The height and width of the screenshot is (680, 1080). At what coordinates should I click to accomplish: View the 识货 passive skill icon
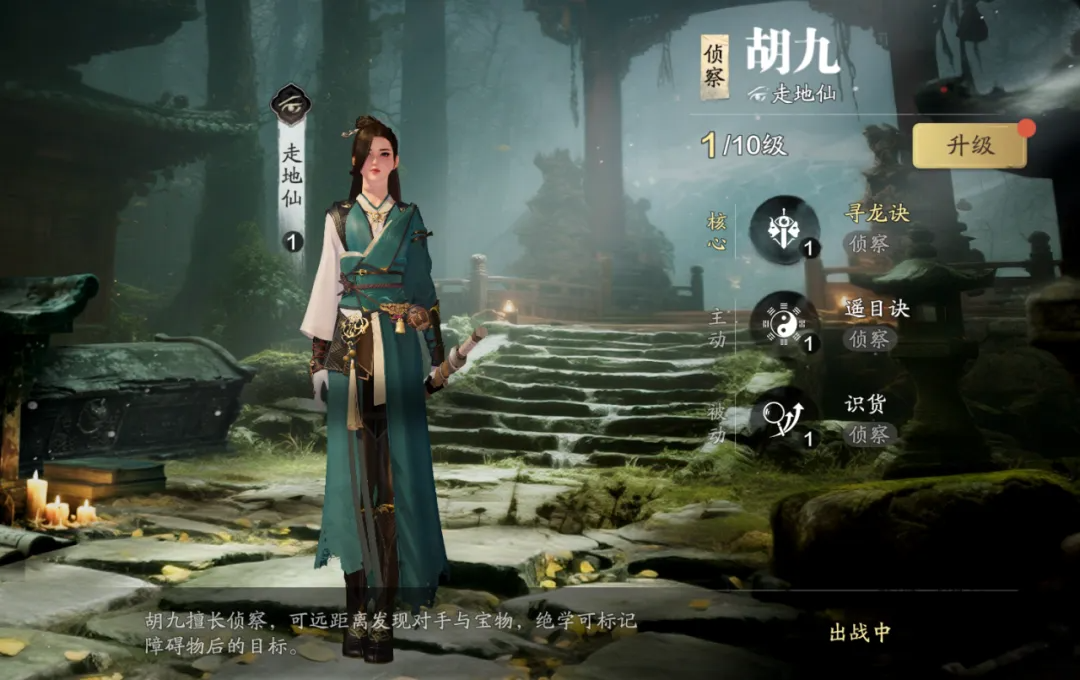pyautogui.click(x=784, y=418)
